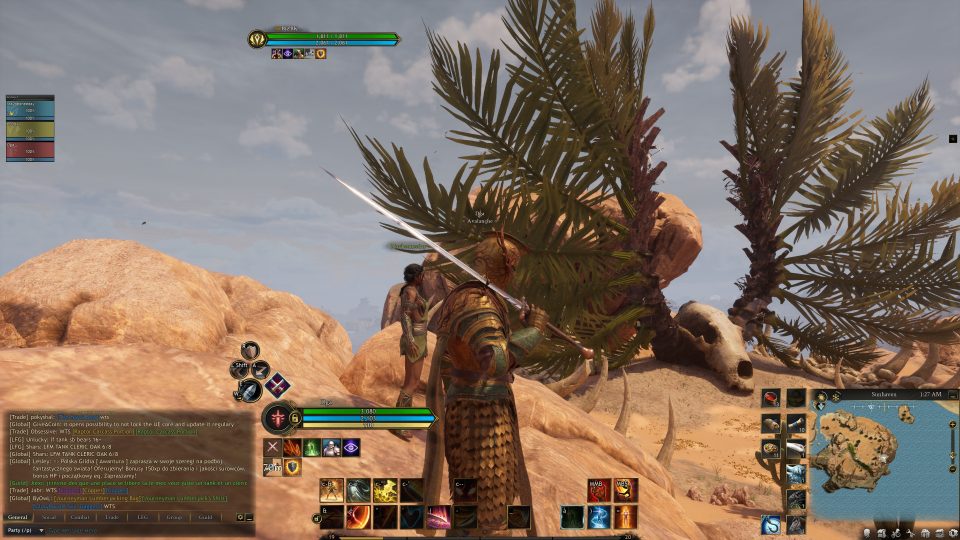Viewport: 960px width, 540px height.
Task: Show the Combat chat tab
Action: point(81,517)
